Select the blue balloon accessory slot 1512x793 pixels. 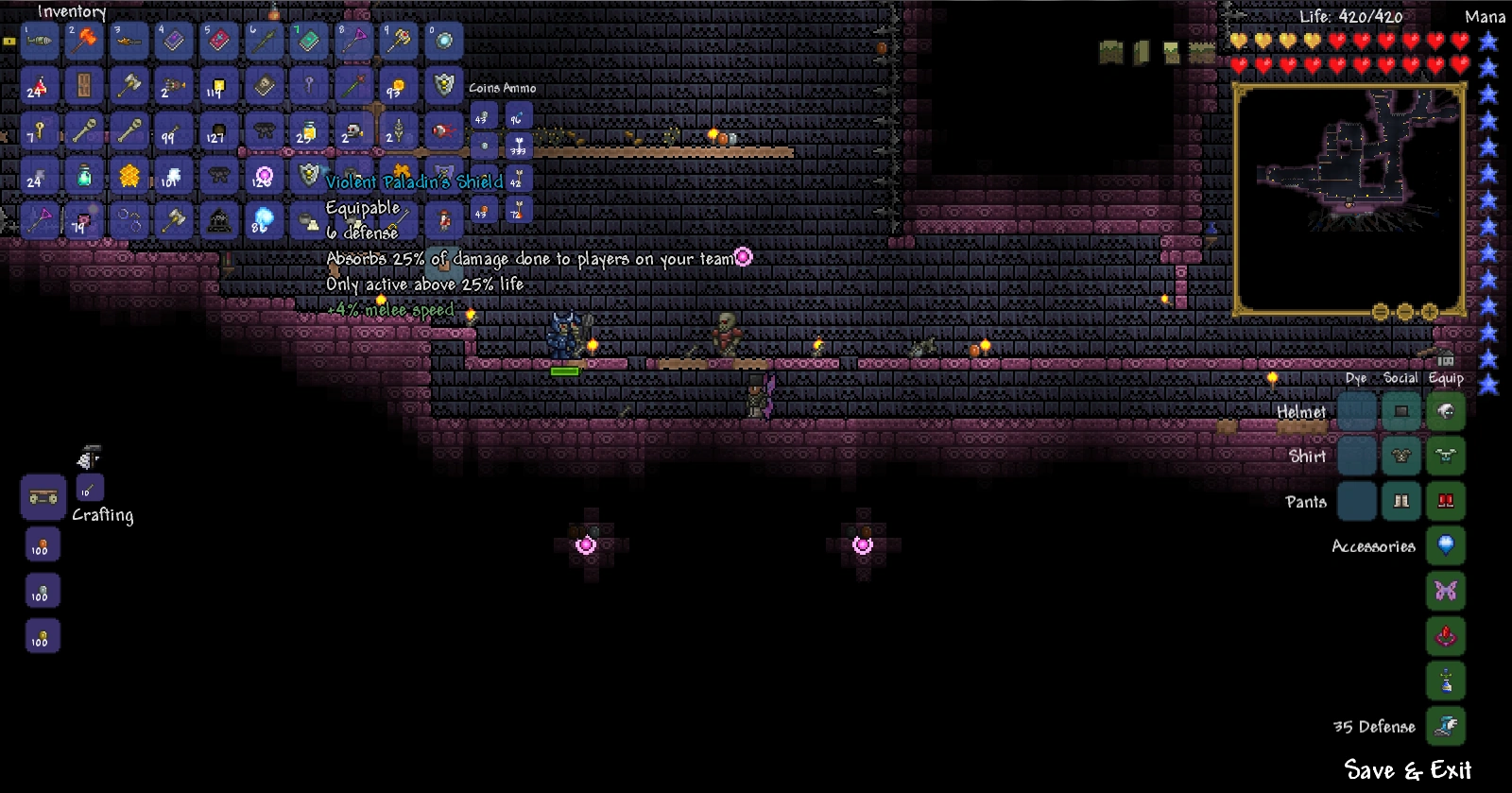coord(1446,545)
